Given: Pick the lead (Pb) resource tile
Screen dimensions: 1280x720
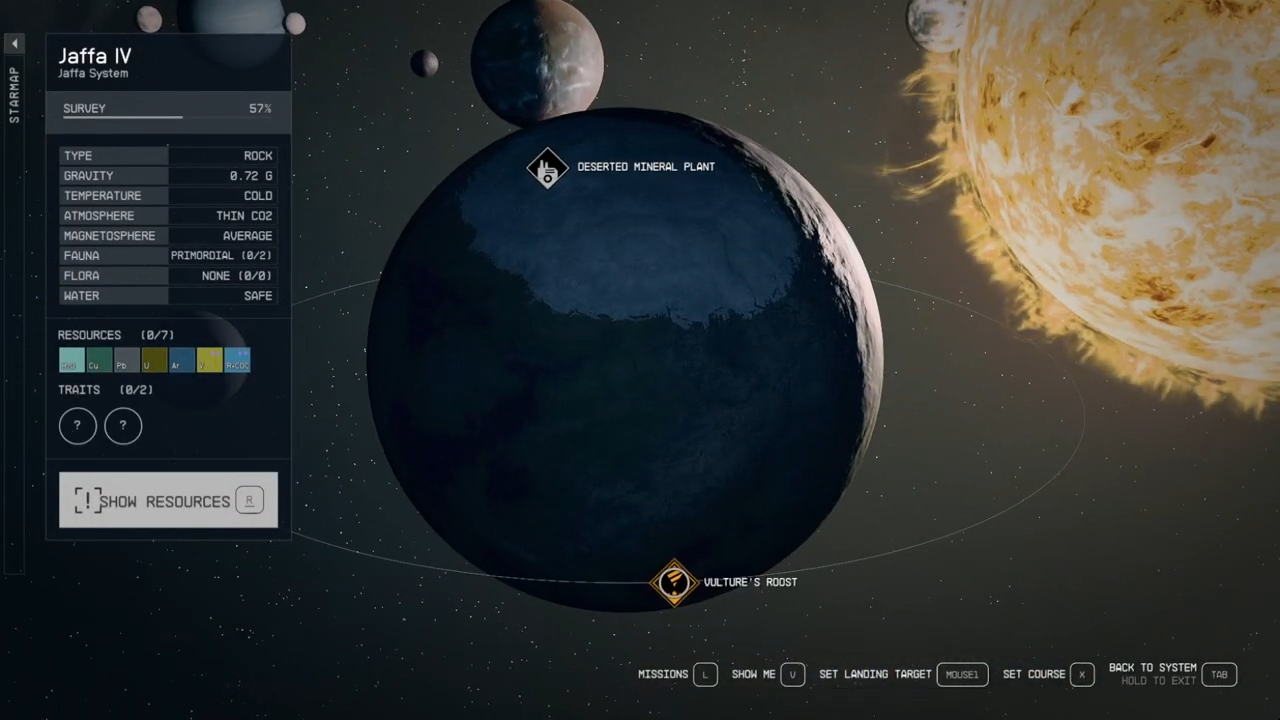Looking at the screenshot, I should point(126,360).
